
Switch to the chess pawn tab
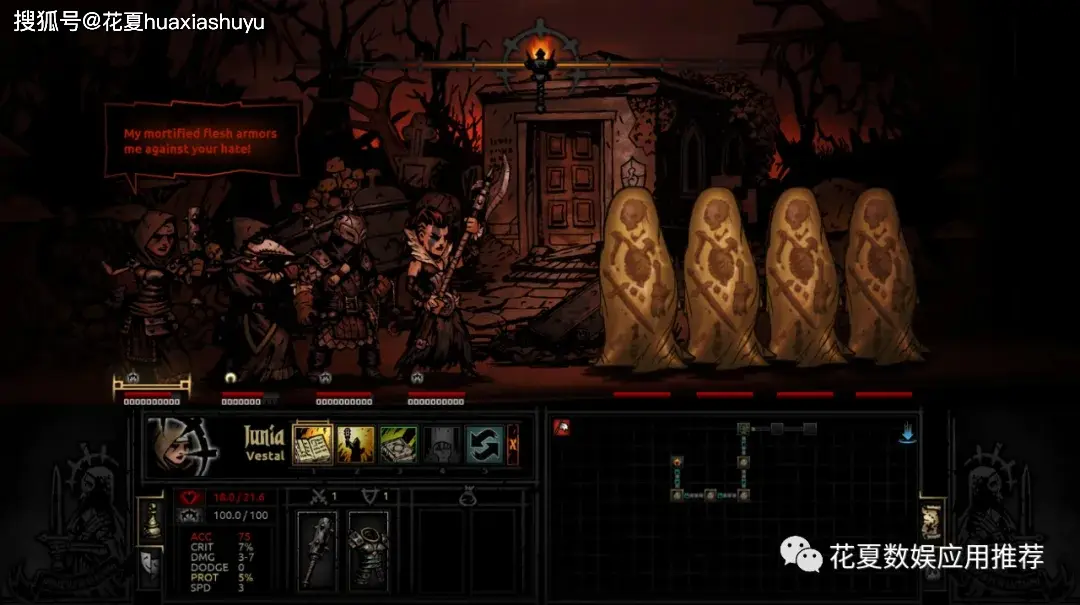149,518
